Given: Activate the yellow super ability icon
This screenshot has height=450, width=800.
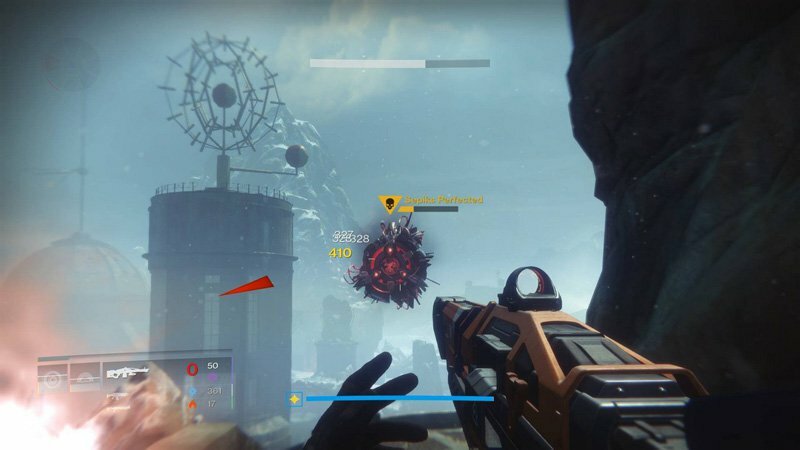Looking at the screenshot, I should click(295, 399).
